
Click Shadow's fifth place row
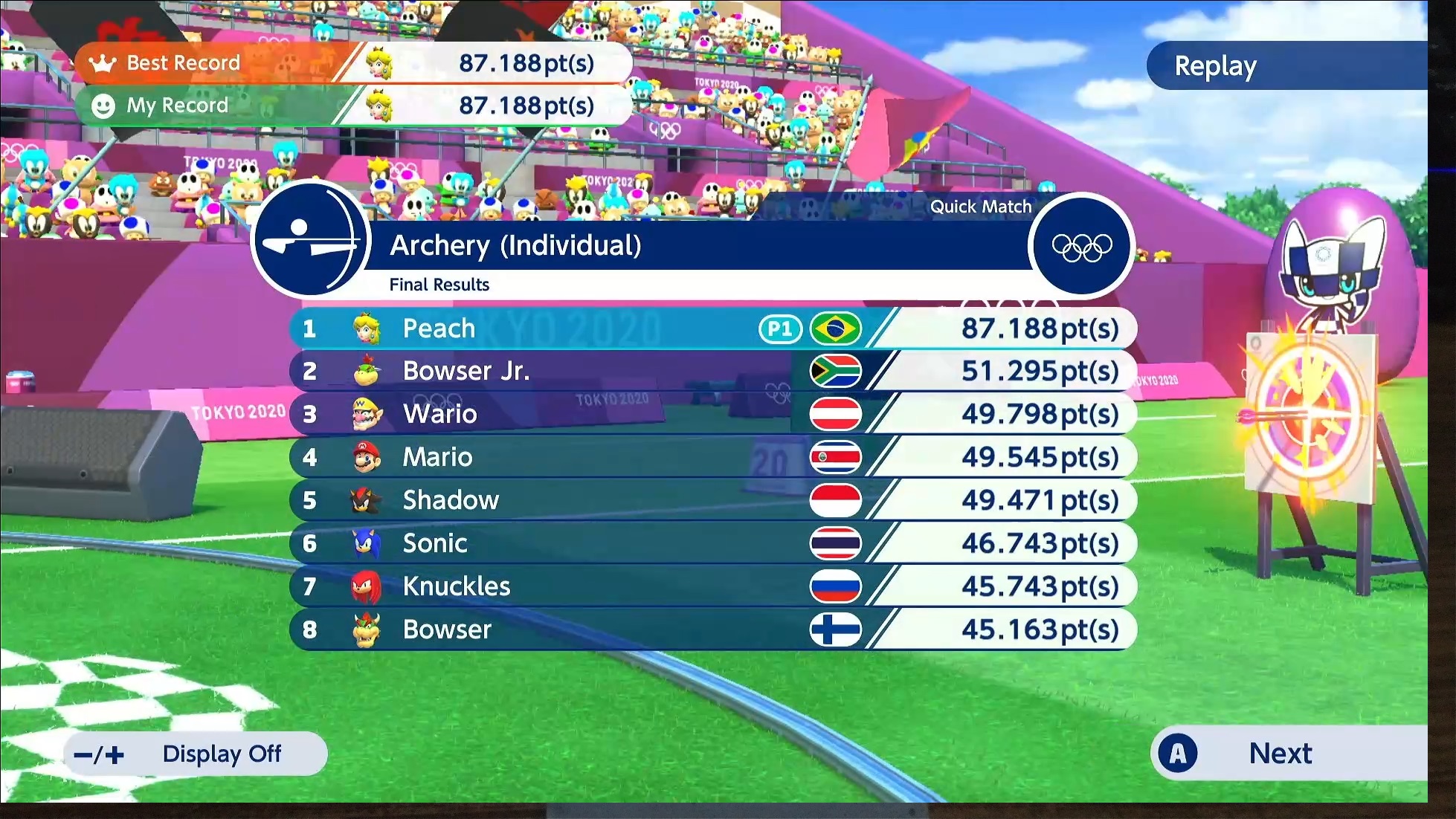point(712,500)
